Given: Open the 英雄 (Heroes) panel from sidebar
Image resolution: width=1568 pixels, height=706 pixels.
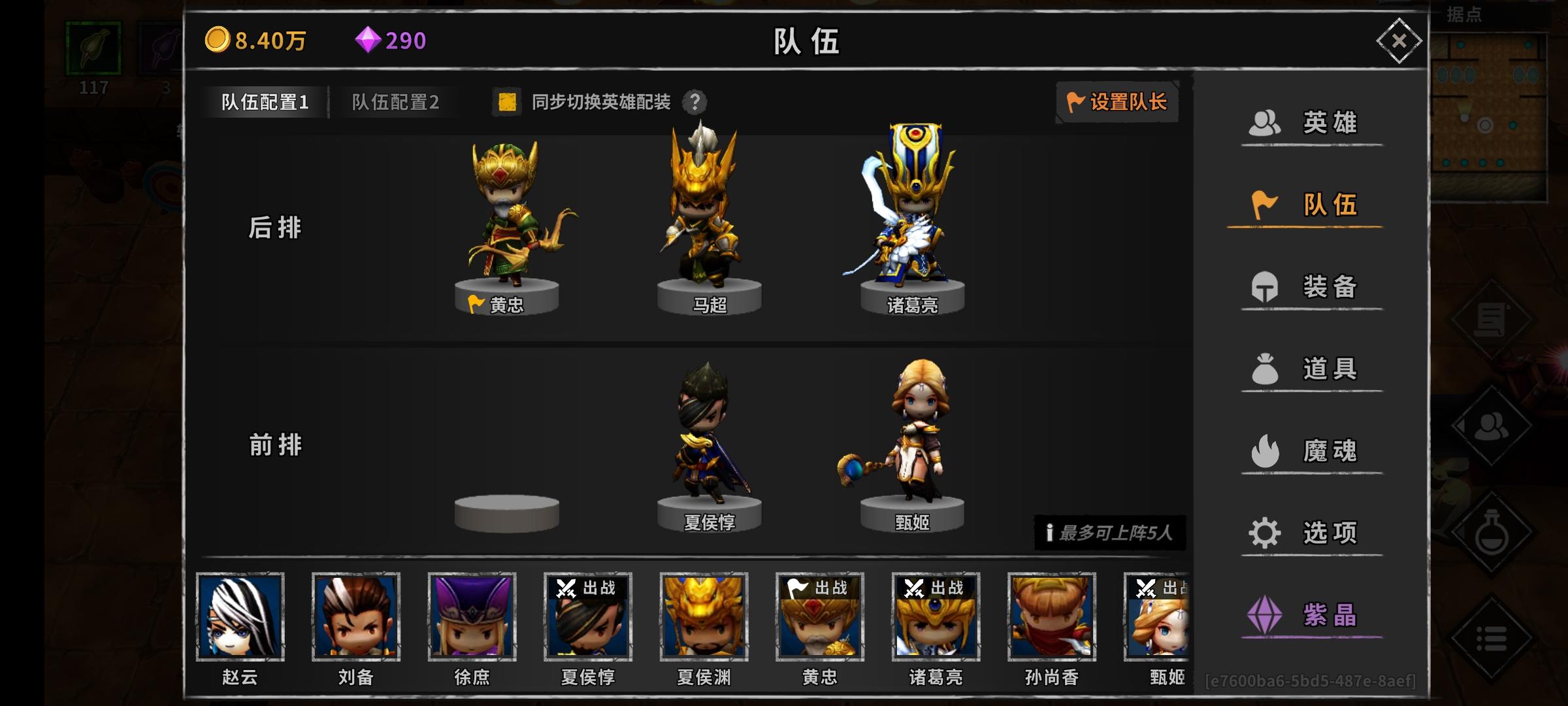Looking at the screenshot, I should (1310, 122).
